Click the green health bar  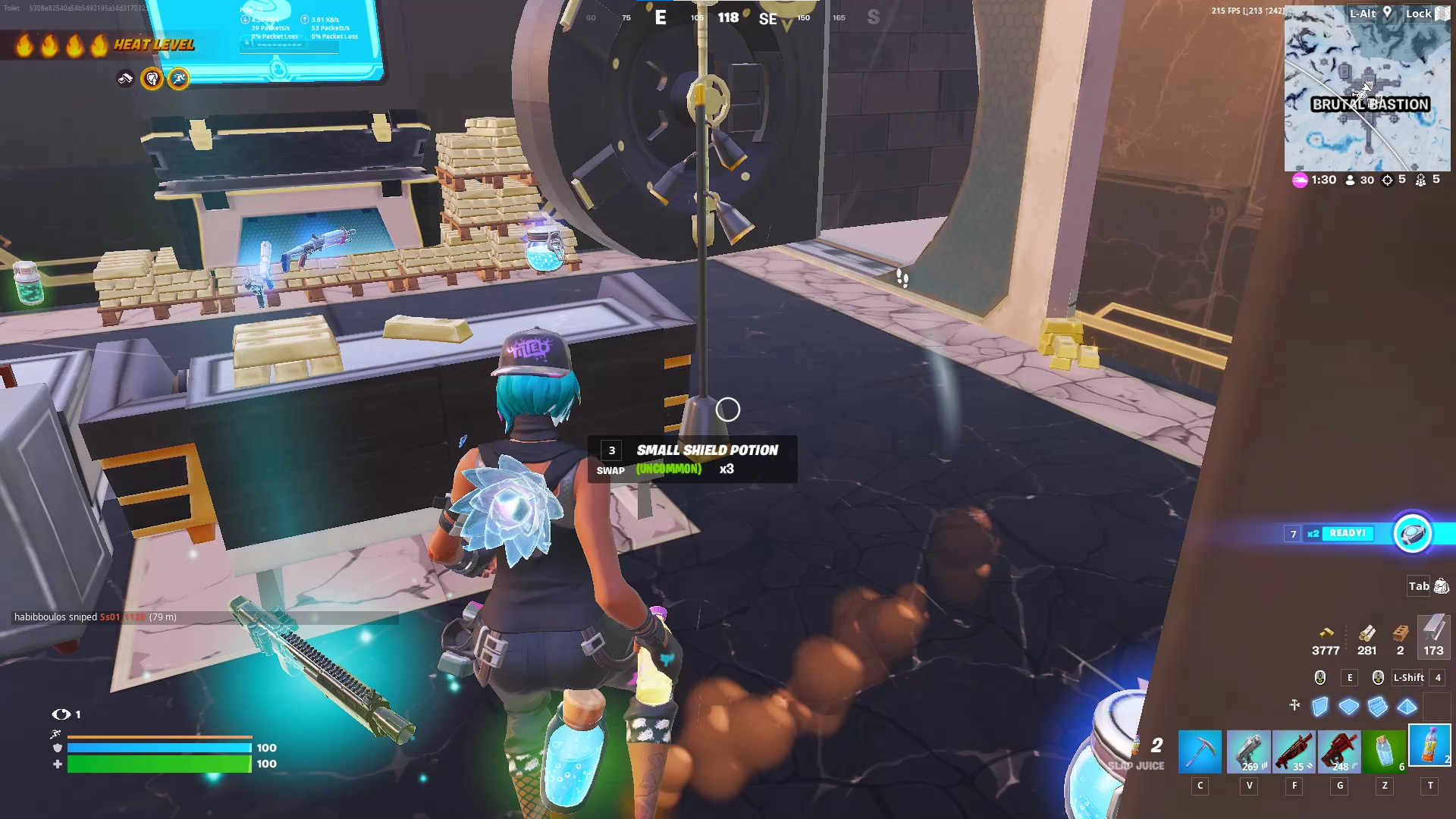pos(159,764)
